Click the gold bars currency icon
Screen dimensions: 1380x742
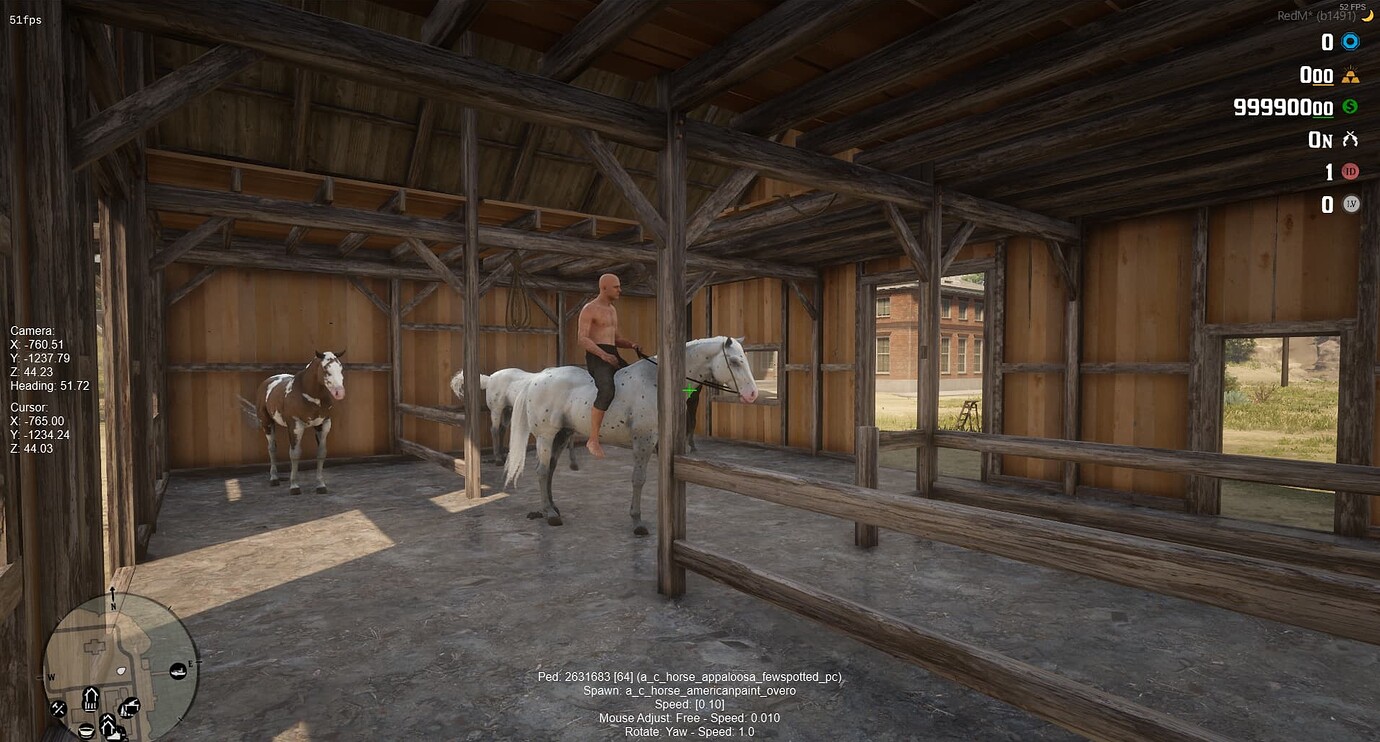click(1351, 76)
